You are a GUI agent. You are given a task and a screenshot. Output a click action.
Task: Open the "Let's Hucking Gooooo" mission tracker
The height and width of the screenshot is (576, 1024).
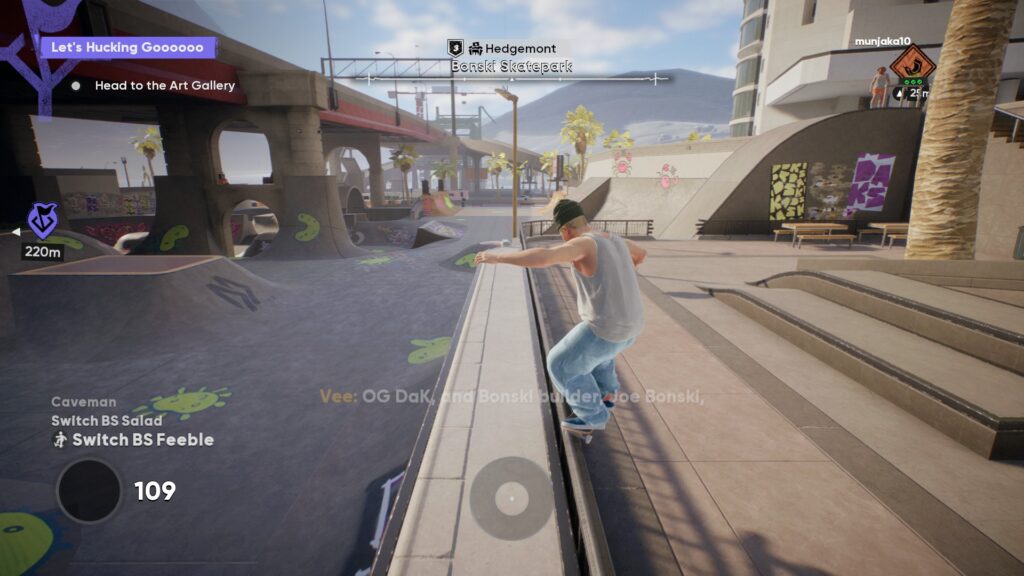point(127,48)
